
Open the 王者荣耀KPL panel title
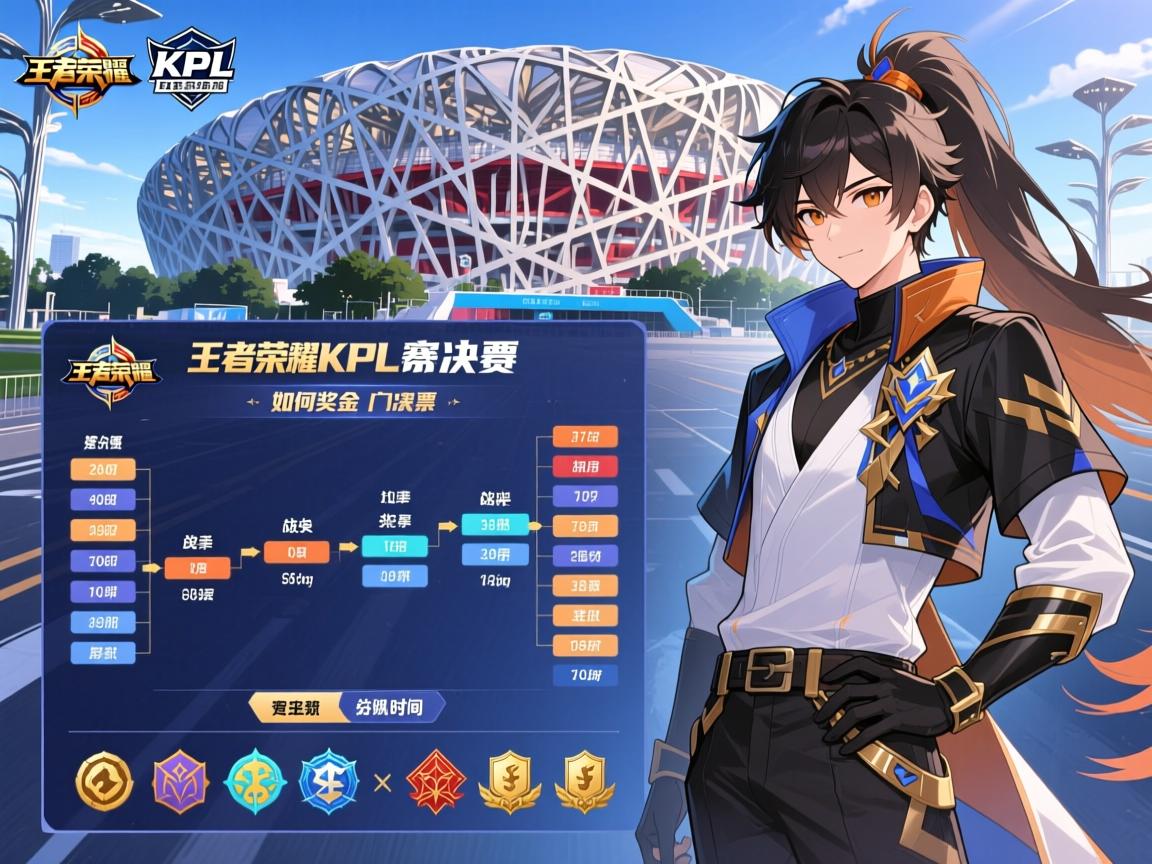(358, 357)
